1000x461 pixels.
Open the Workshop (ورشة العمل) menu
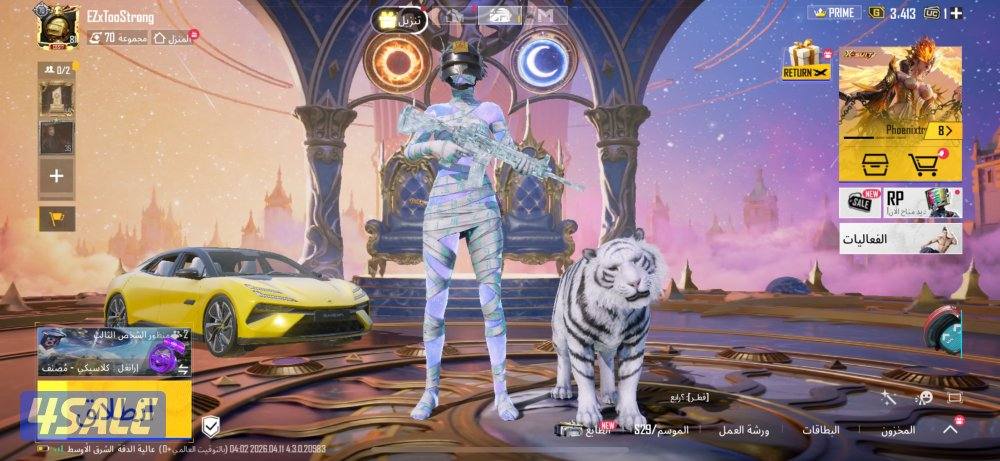click(x=744, y=430)
